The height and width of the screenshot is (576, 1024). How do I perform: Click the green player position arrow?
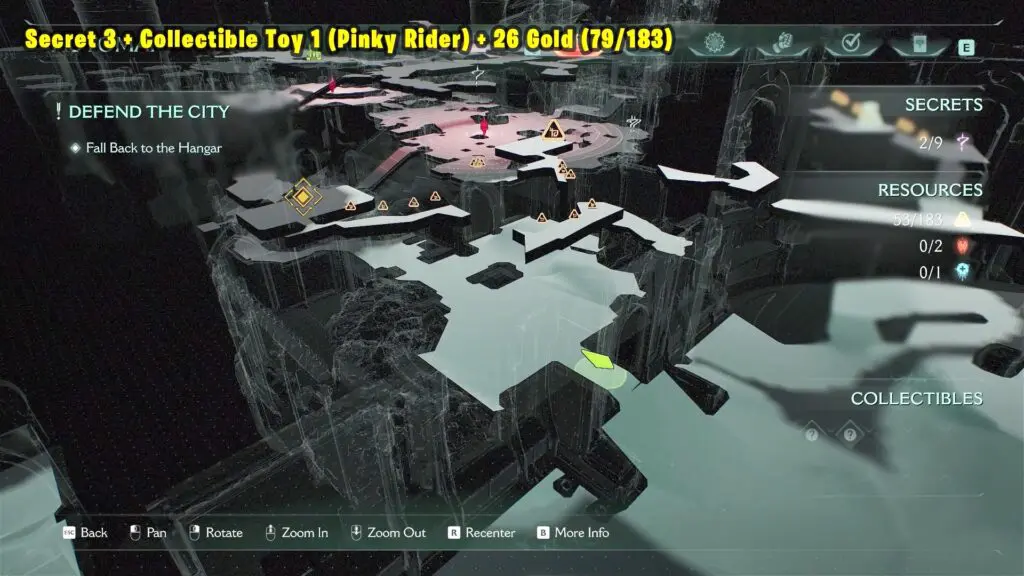point(598,359)
